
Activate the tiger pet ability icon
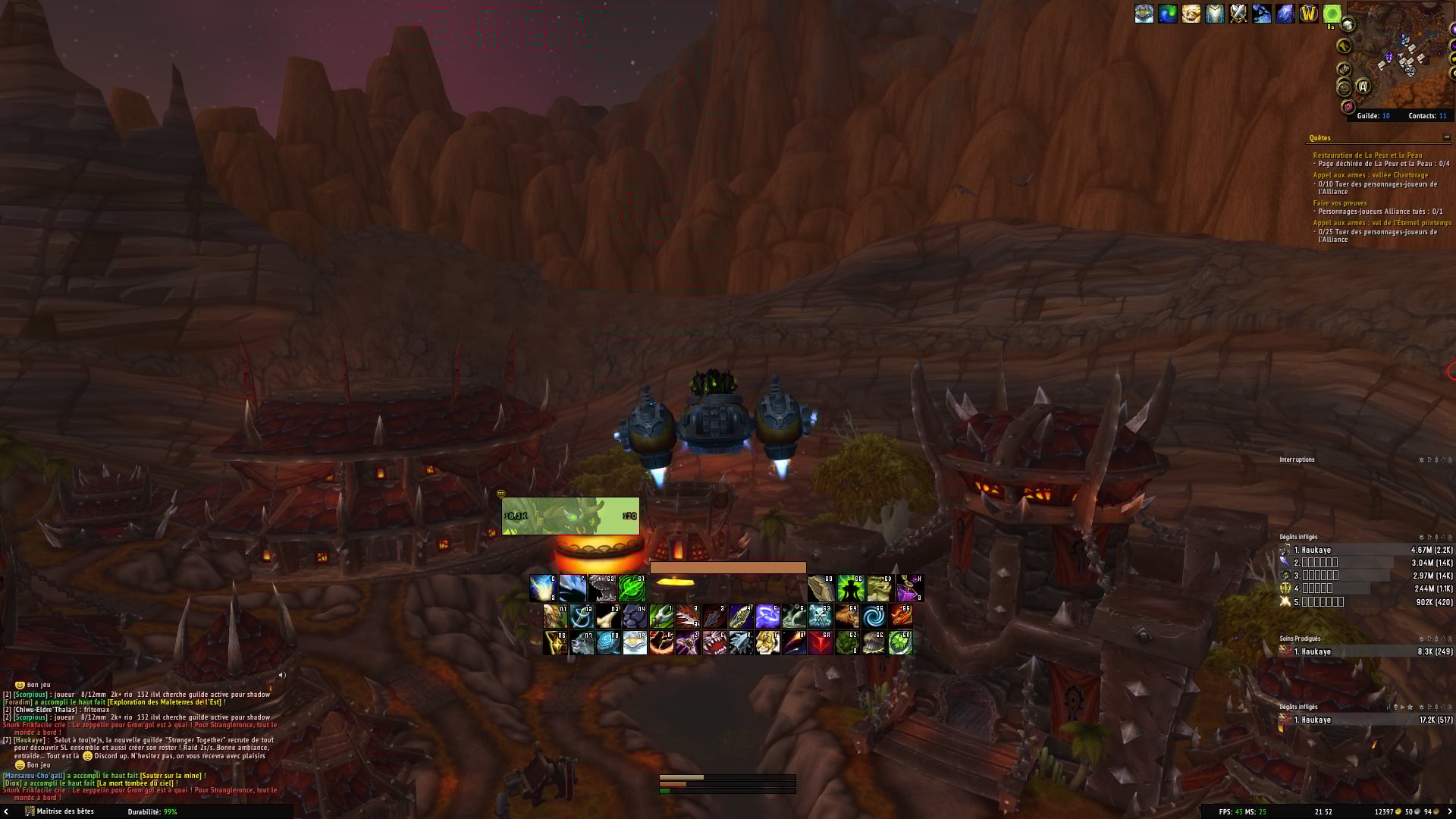click(767, 643)
